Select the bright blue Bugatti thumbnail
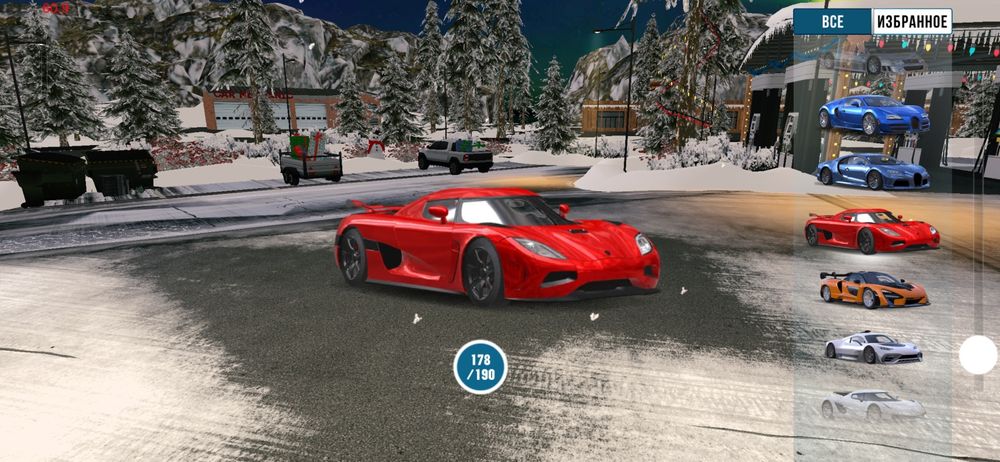1000x462 pixels. [x=873, y=114]
